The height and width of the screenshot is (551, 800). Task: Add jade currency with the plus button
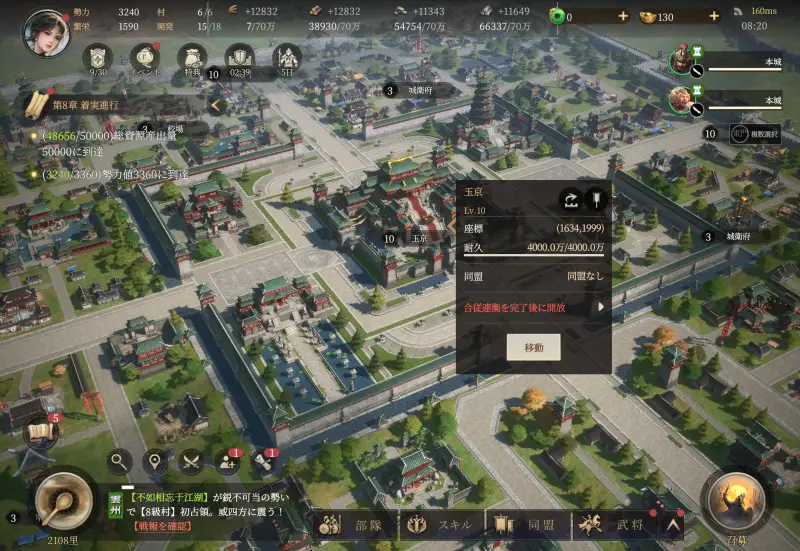(623, 17)
